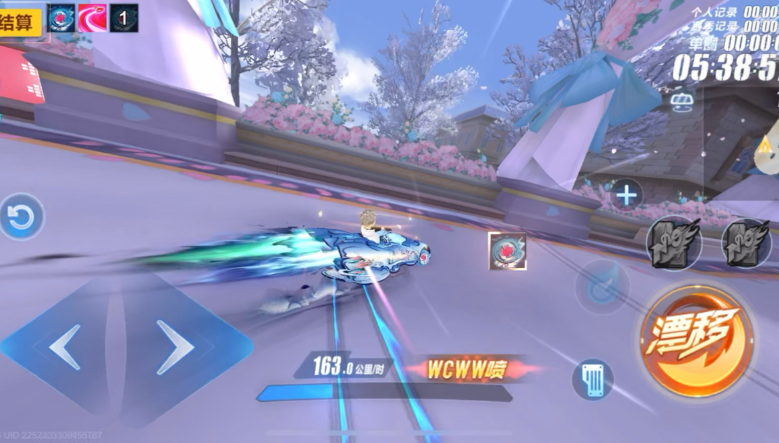Viewport: 779px width, 443px height.
Task: Steer left with the left arrow
Action: tap(66, 347)
